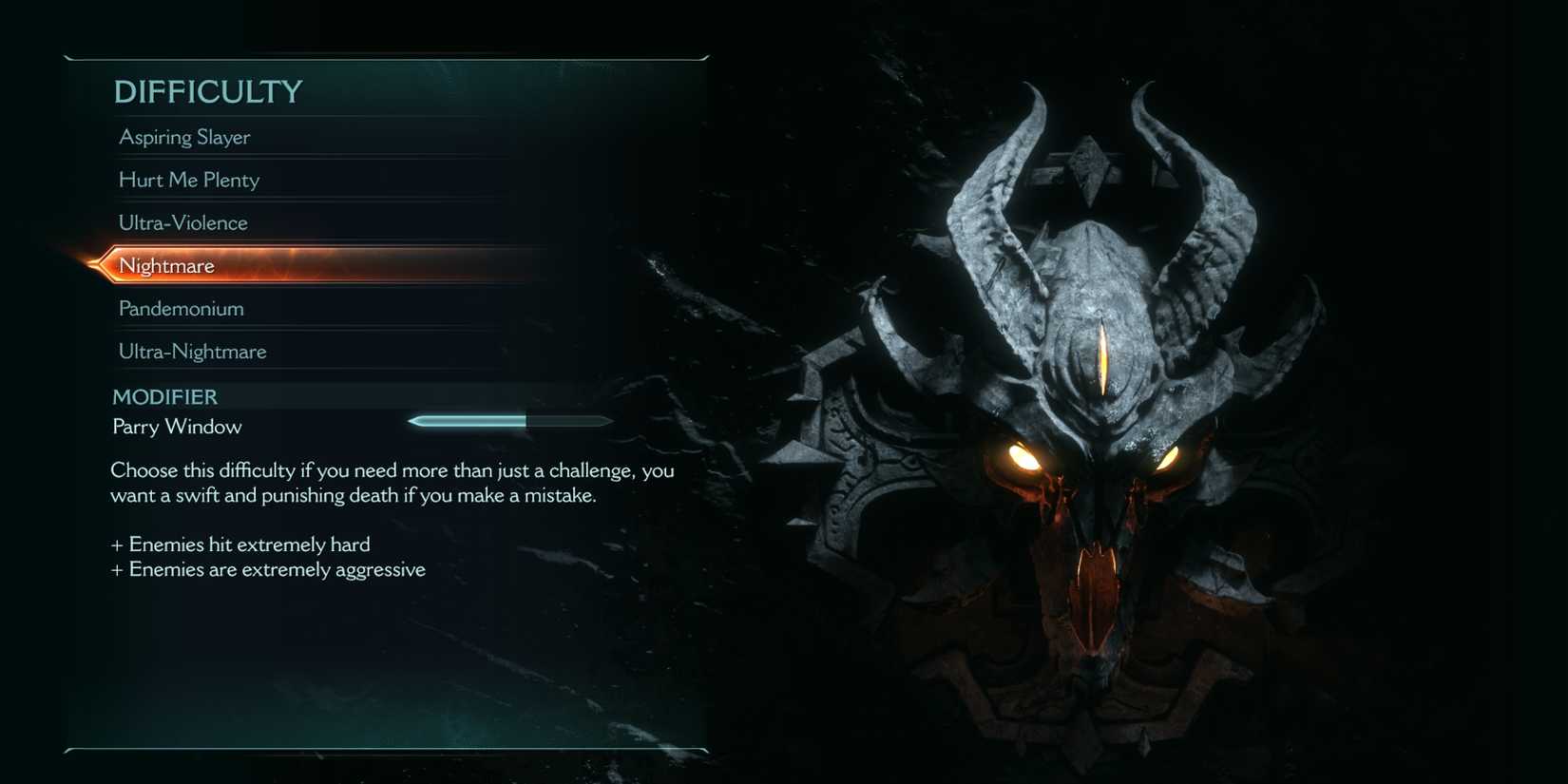This screenshot has width=1568, height=784.
Task: Click the difficulty description text
Action: [x=392, y=482]
